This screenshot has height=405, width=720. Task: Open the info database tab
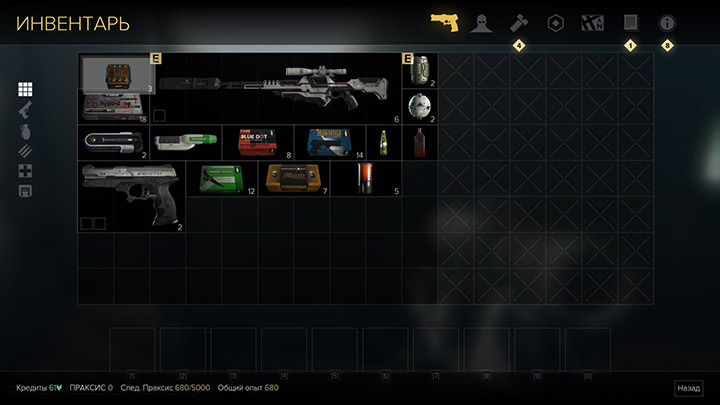pyautogui.click(x=667, y=22)
